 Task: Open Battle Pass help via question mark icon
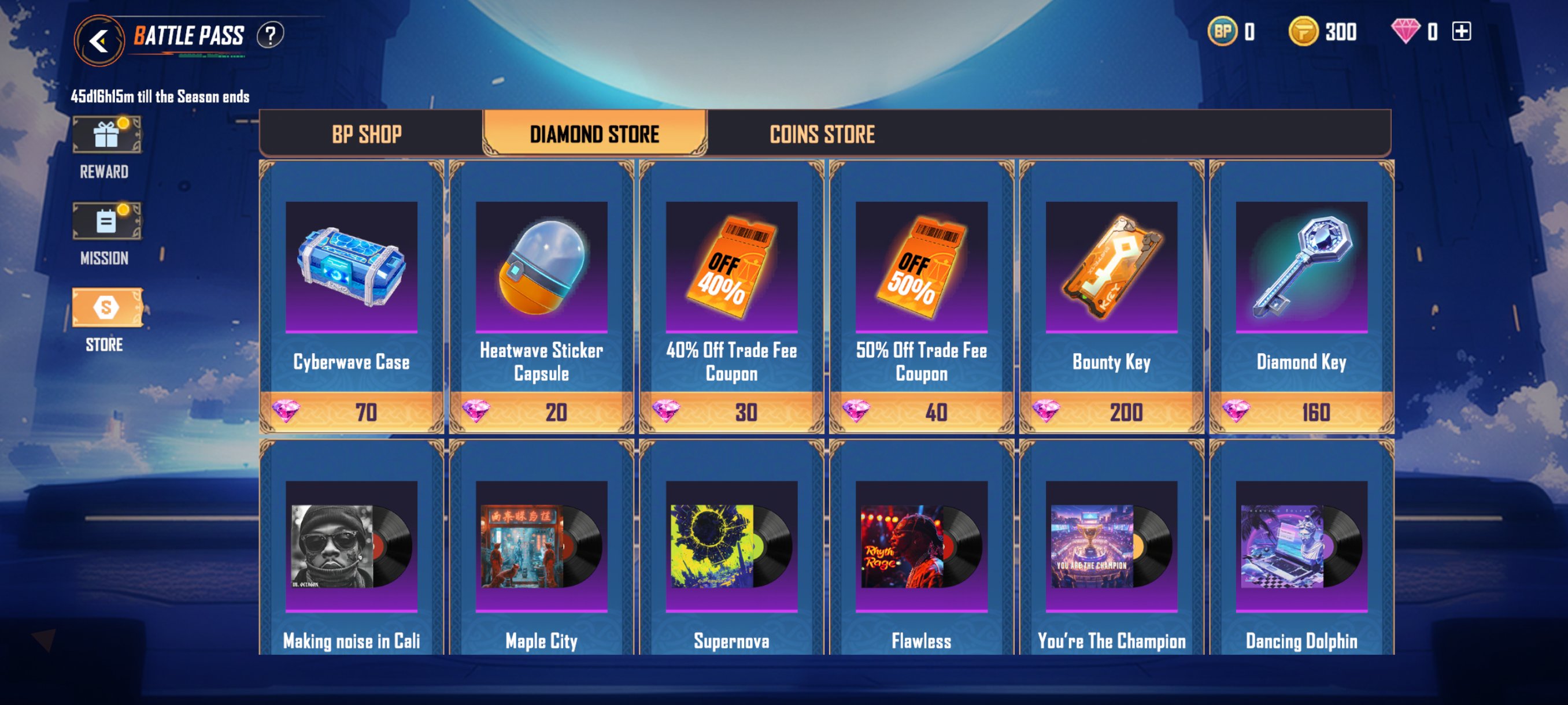[x=269, y=35]
